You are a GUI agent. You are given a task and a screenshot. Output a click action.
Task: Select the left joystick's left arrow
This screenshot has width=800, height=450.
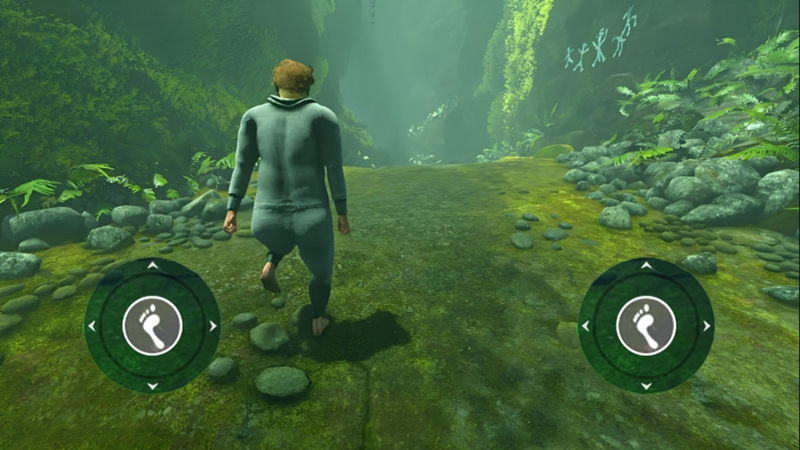(92, 326)
